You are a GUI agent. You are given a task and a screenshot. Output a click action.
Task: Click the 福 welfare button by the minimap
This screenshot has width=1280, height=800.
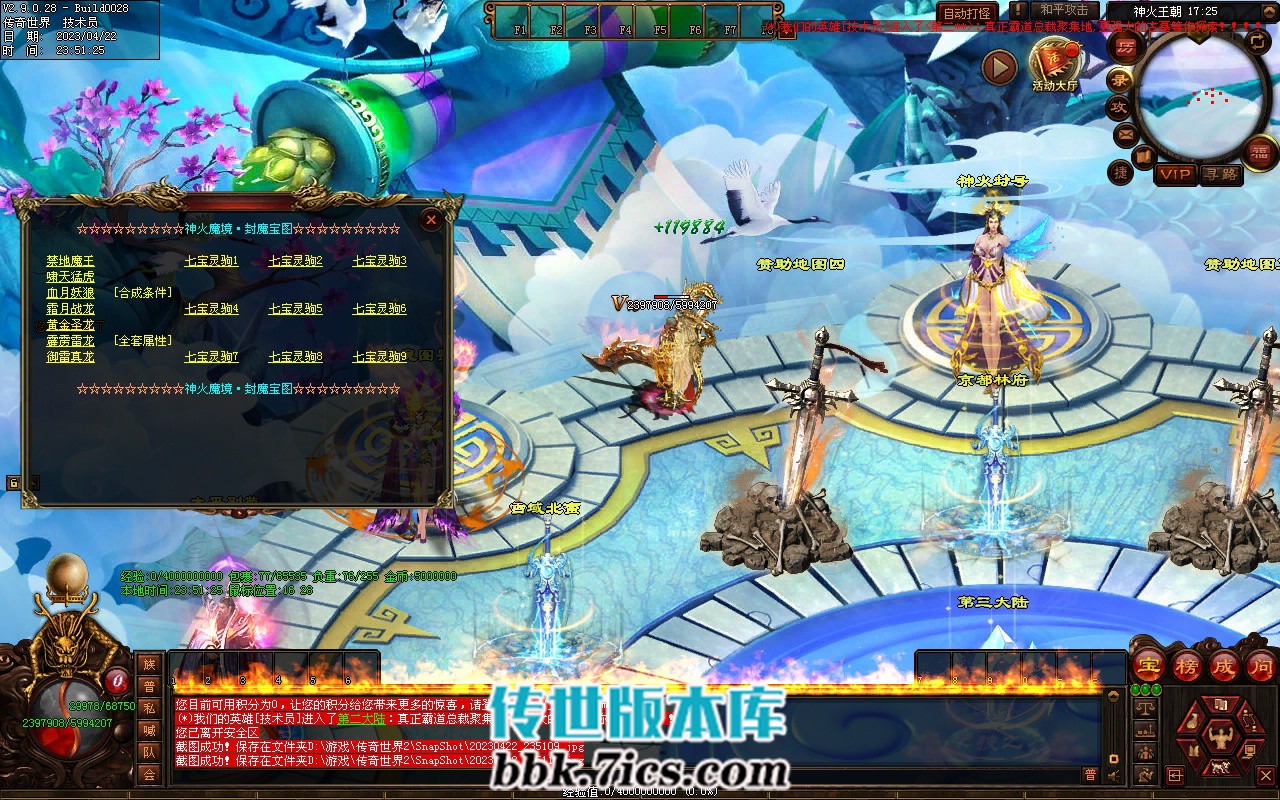pyautogui.click(x=1261, y=151)
